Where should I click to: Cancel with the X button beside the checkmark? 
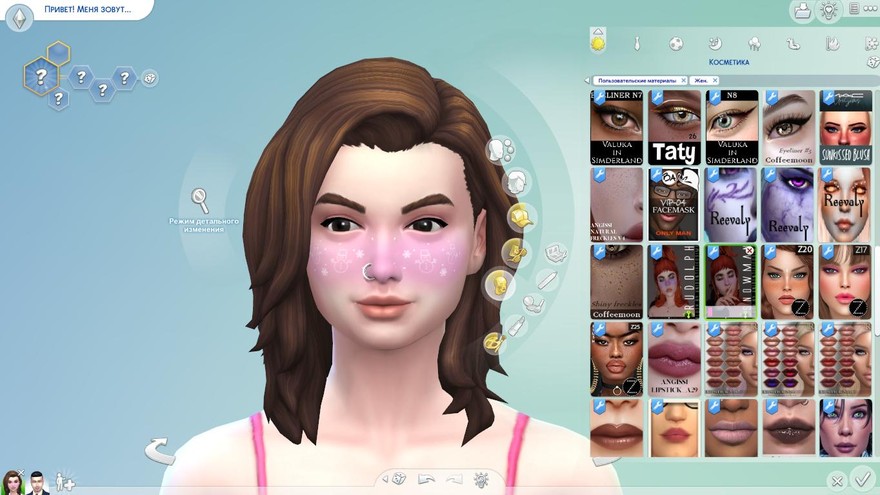(837, 481)
